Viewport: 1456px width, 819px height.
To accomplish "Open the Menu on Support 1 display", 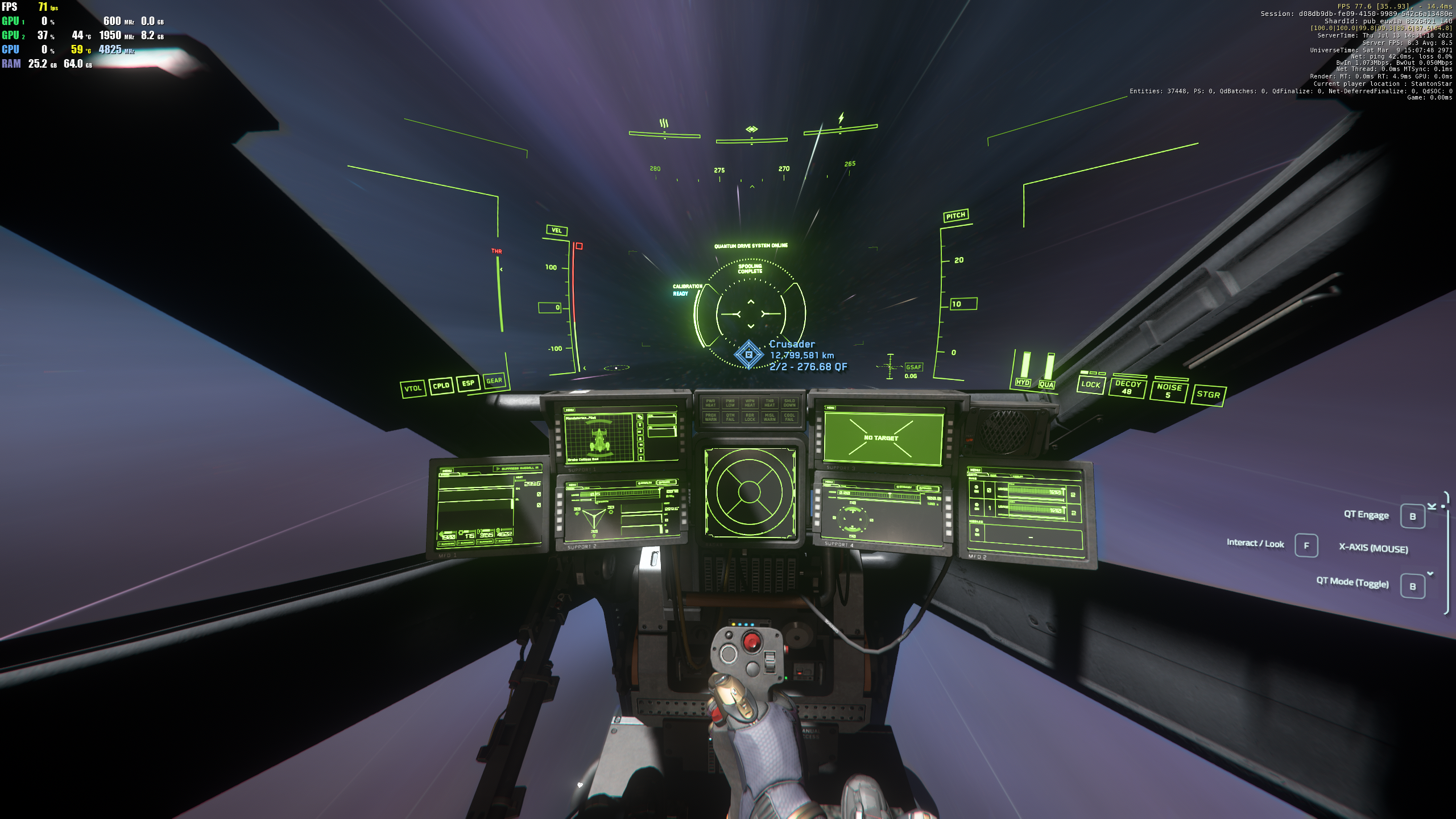I will pos(569,410).
